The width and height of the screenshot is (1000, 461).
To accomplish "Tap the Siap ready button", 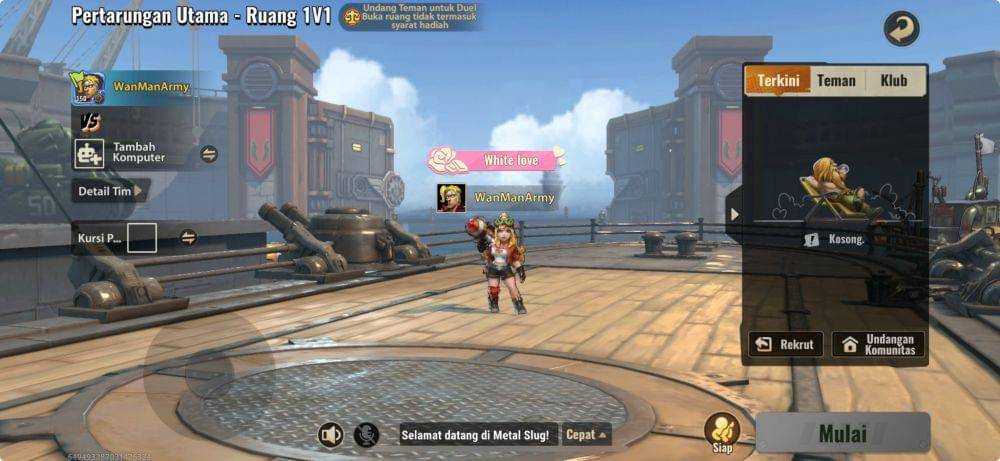I will coord(722,431).
